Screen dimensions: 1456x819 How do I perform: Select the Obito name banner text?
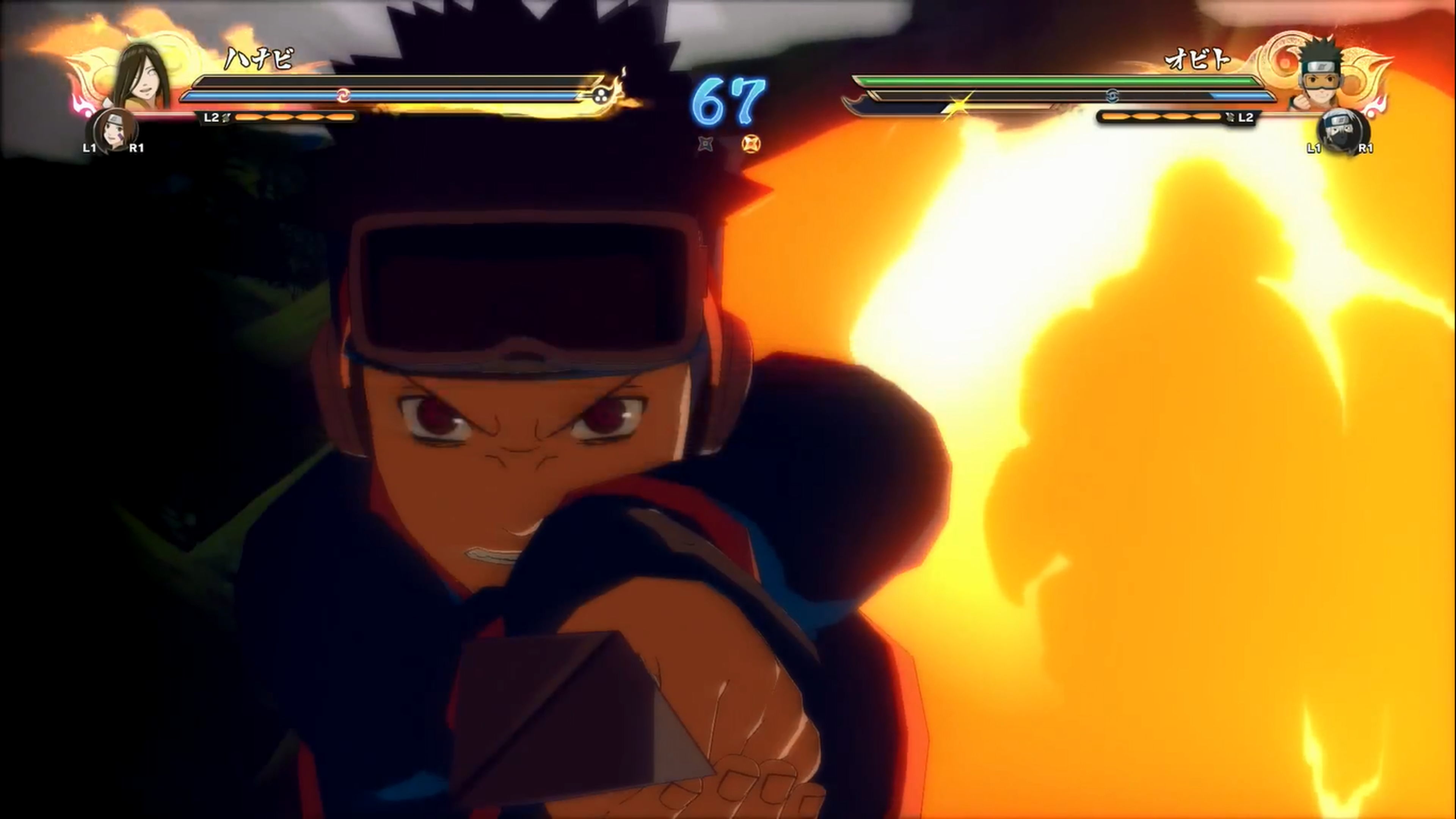(1197, 60)
